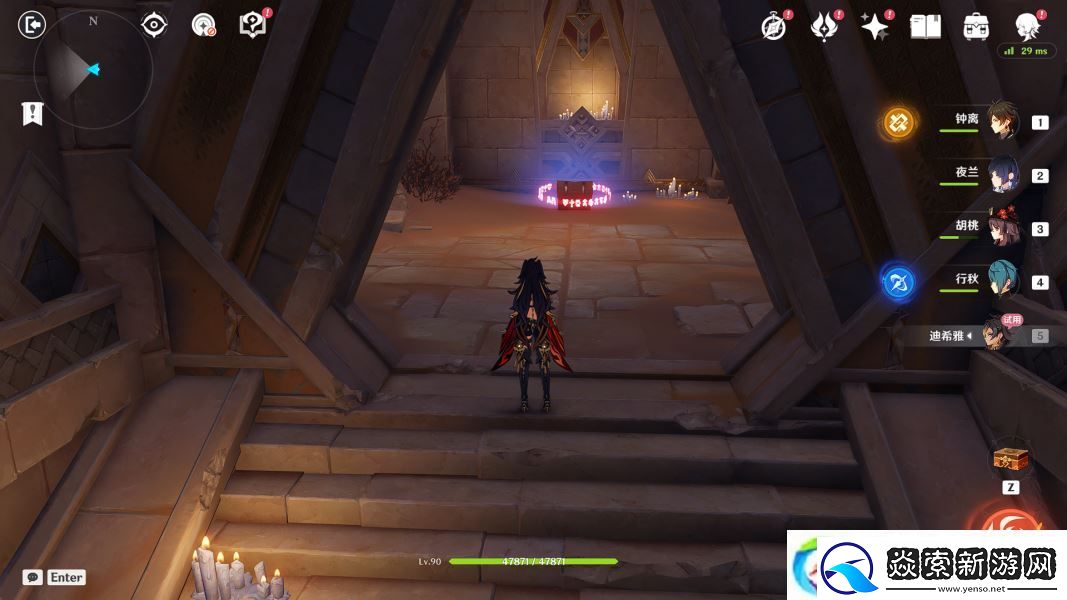This screenshot has width=1067, height=600.
Task: Leave the domain via the exit icon
Action: 32,25
